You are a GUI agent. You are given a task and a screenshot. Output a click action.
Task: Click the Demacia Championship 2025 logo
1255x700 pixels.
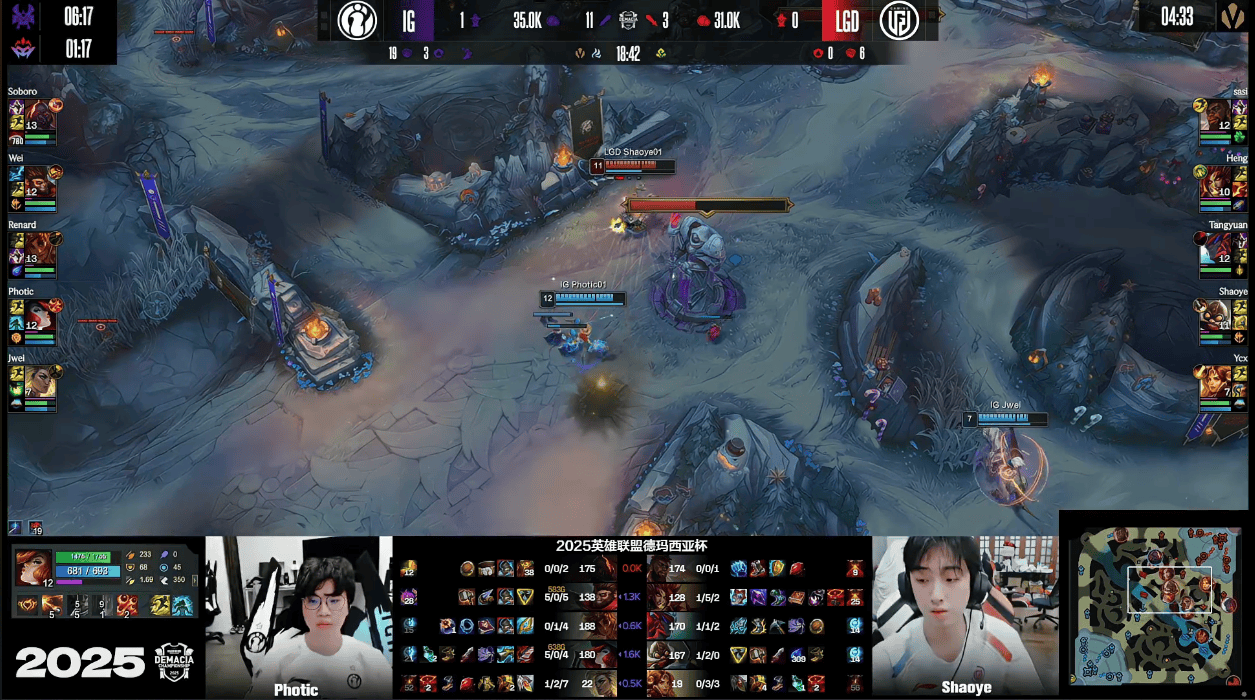tap(178, 662)
